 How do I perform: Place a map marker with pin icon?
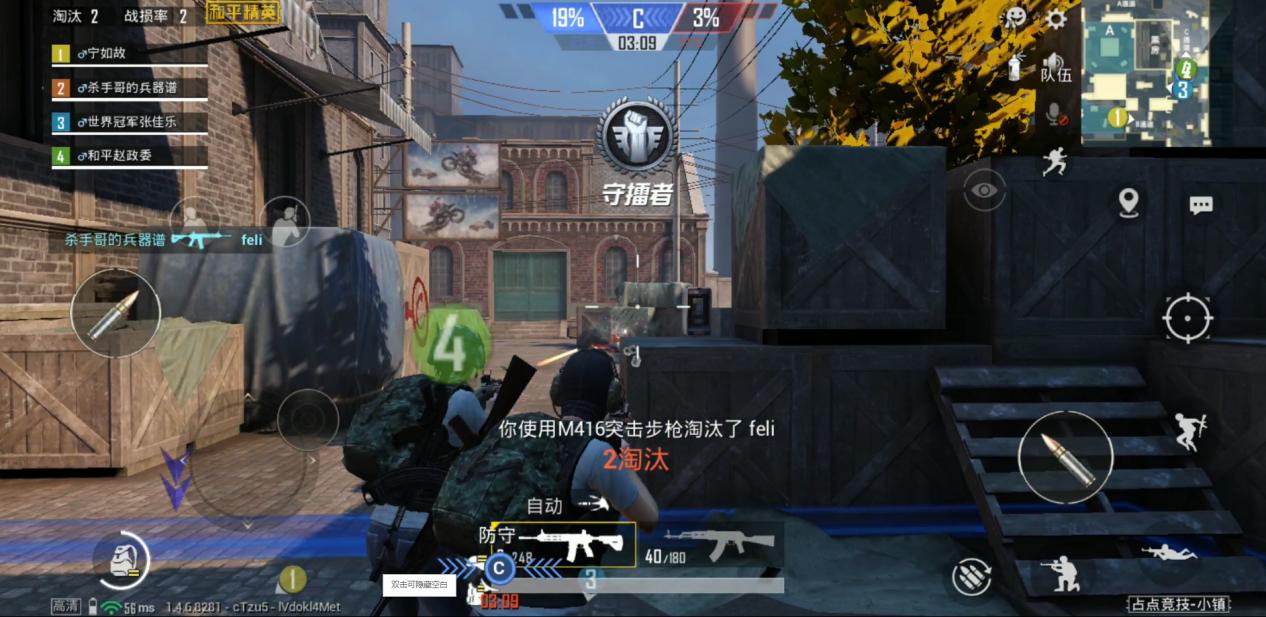[x=1129, y=202]
